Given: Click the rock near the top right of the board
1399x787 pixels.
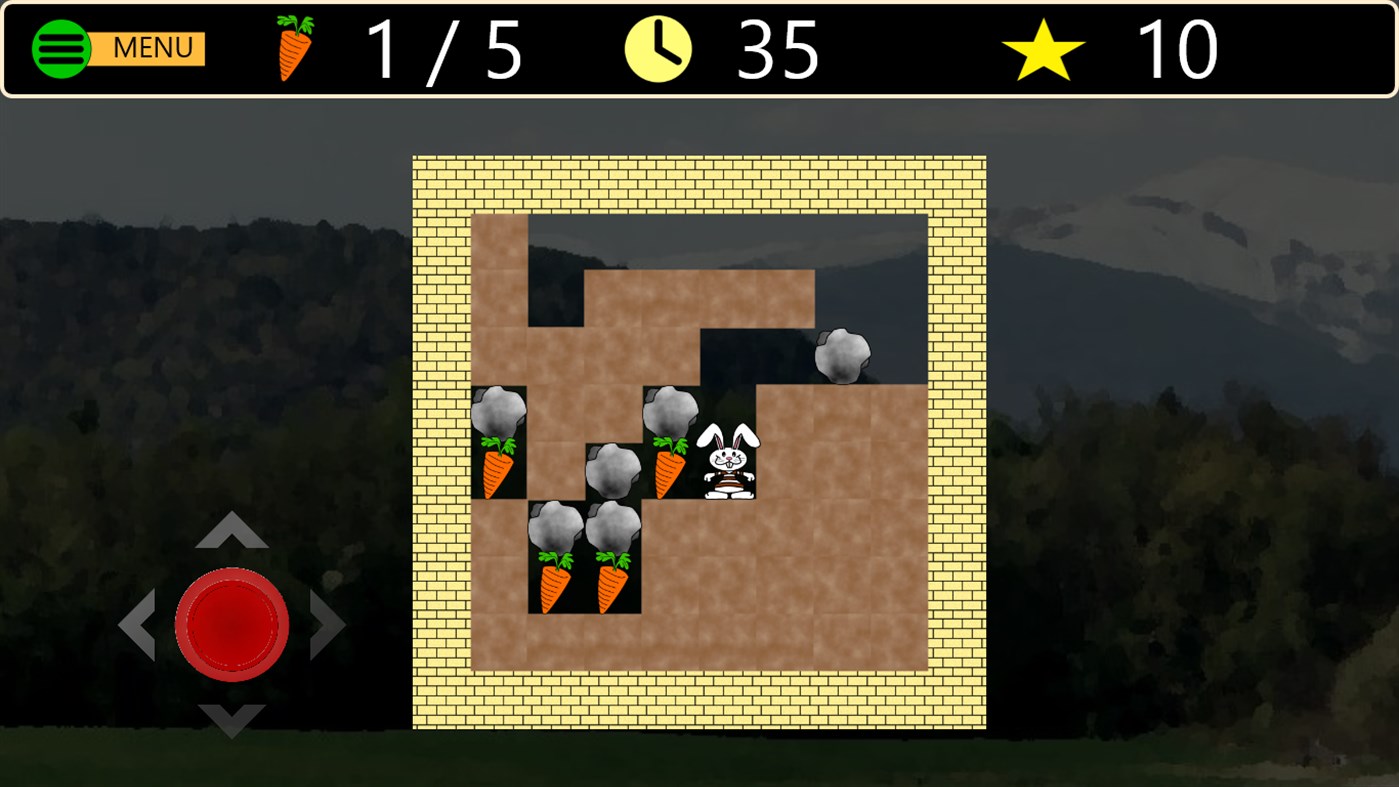Looking at the screenshot, I should tap(842, 356).
